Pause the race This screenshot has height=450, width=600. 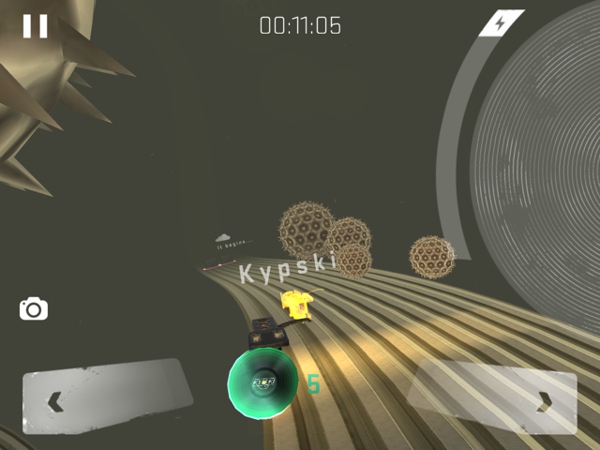coord(35,26)
